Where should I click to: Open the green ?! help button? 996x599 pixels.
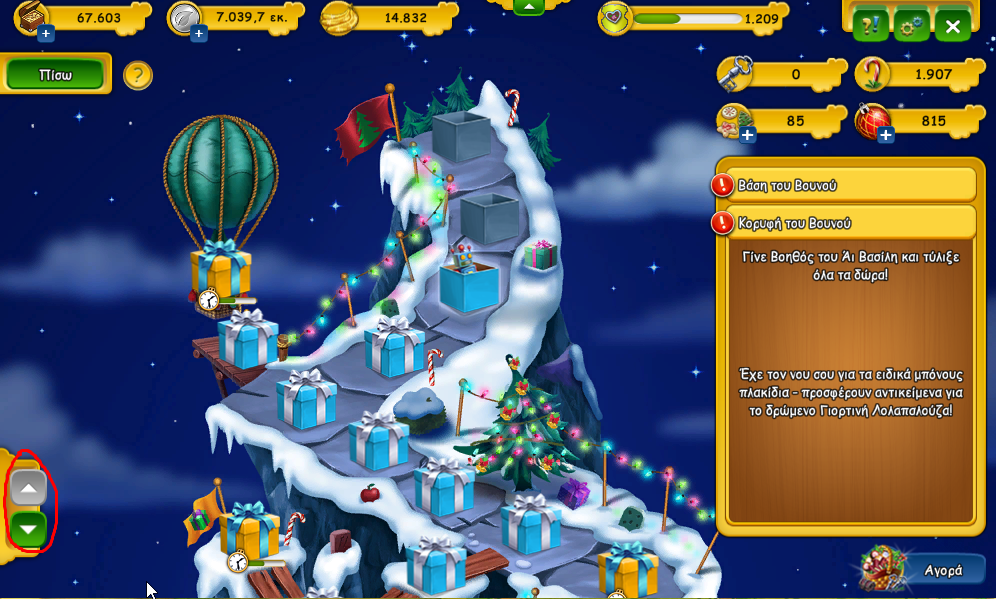click(870, 26)
